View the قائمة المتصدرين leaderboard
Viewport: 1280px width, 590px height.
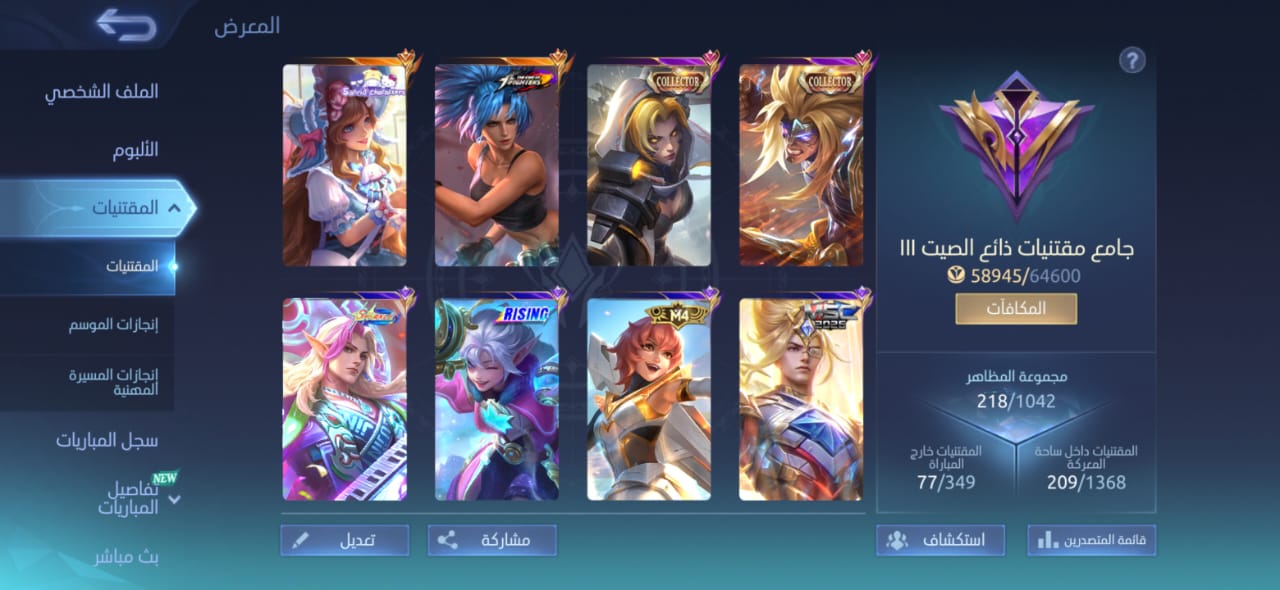[1091, 540]
